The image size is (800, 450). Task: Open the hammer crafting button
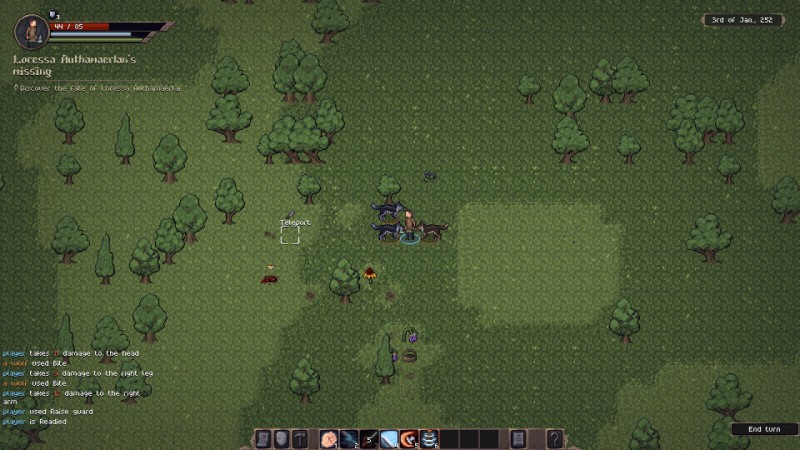(x=300, y=438)
